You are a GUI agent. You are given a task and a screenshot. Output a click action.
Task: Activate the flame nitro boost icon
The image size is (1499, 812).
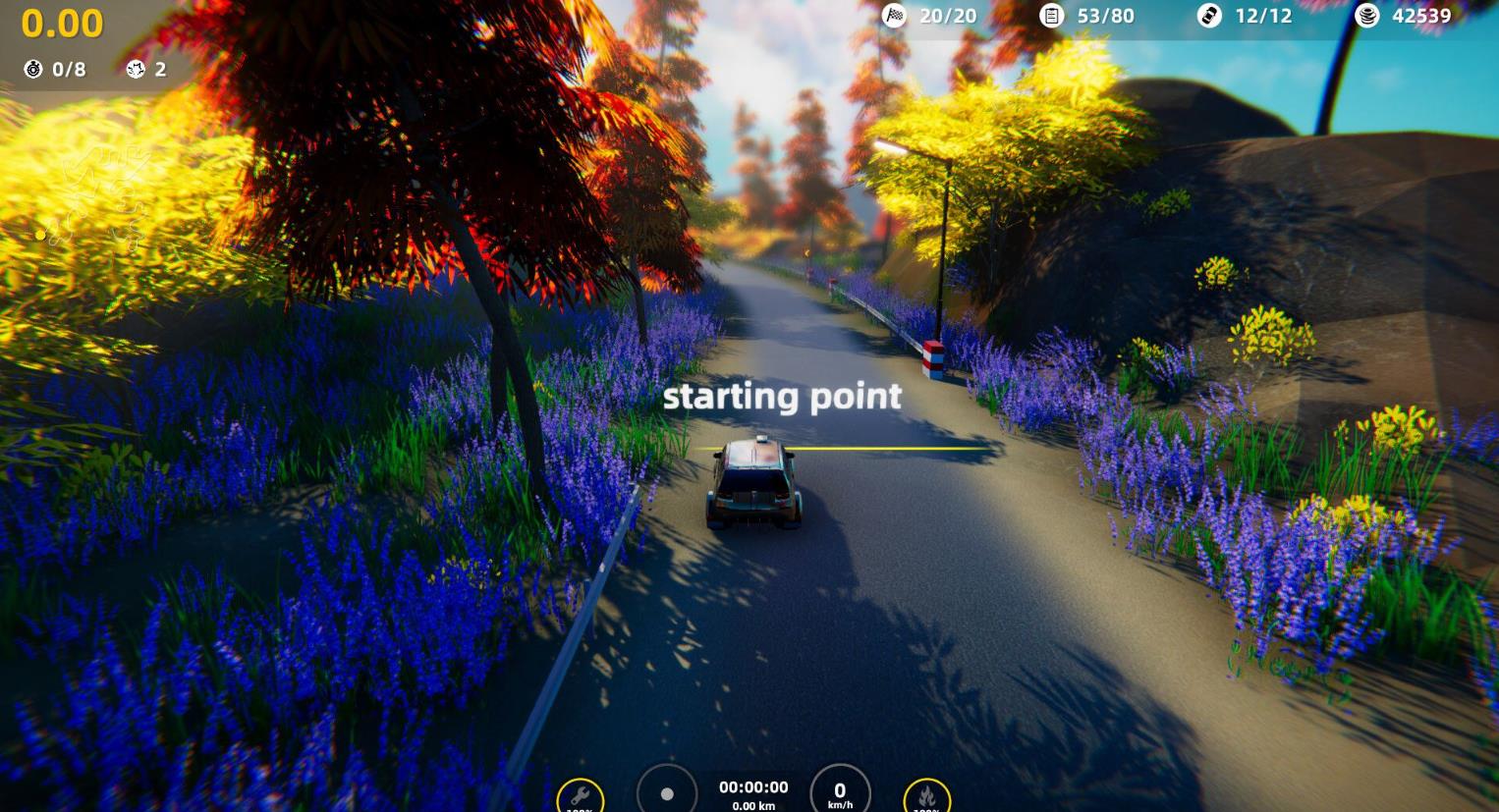coord(926,795)
